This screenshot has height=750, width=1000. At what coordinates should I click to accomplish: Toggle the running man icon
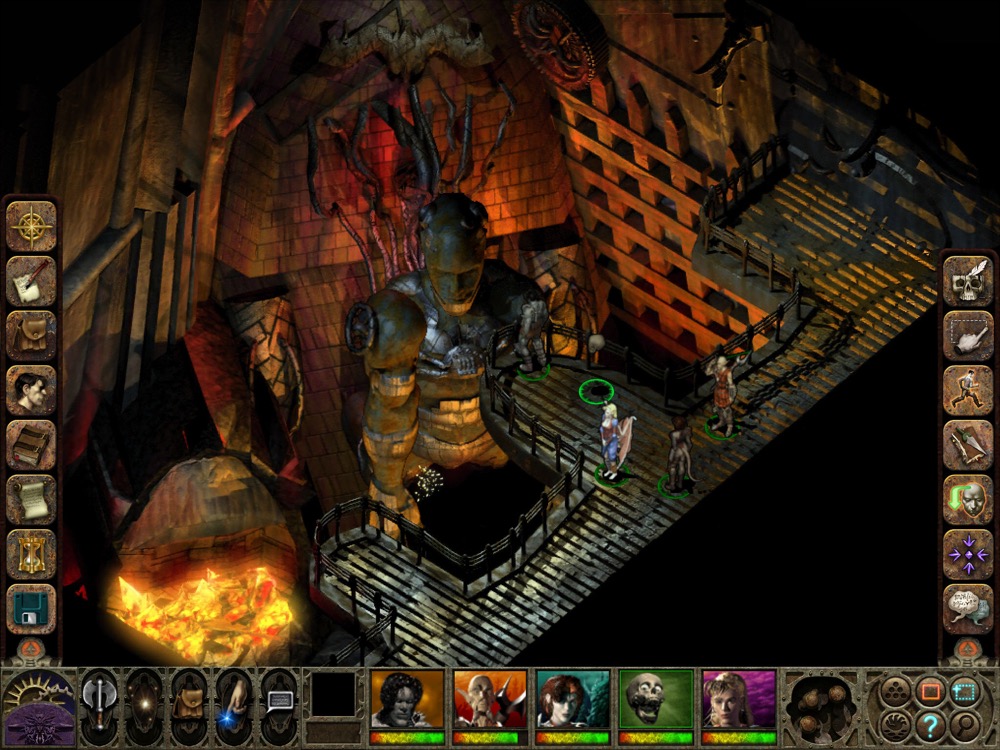967,390
